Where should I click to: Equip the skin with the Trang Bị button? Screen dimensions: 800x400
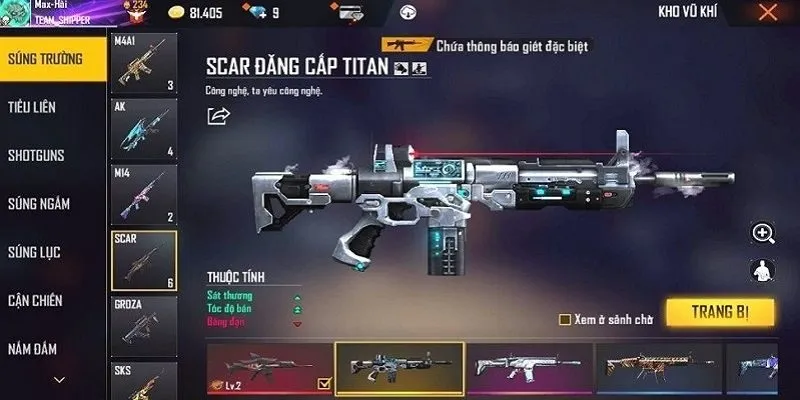coord(720,312)
